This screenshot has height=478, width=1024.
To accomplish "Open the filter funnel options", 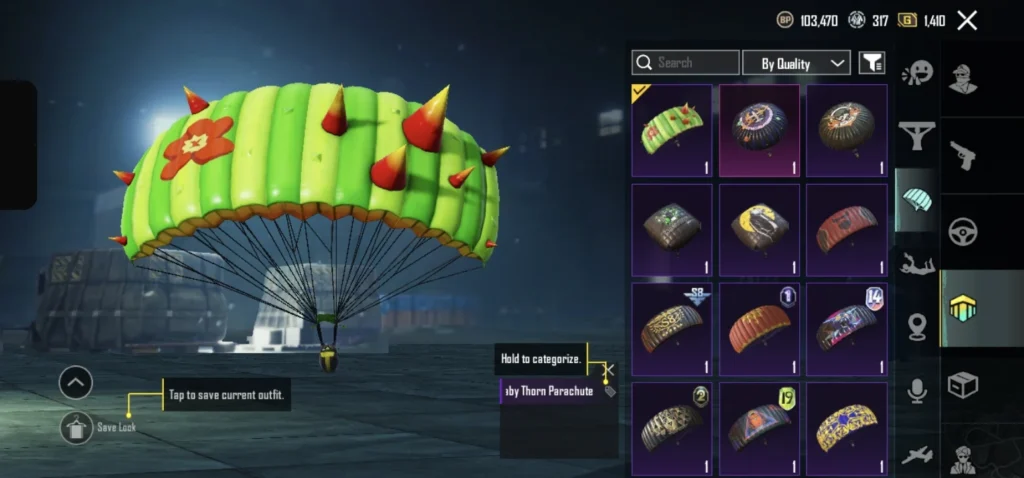I will pos(872,63).
